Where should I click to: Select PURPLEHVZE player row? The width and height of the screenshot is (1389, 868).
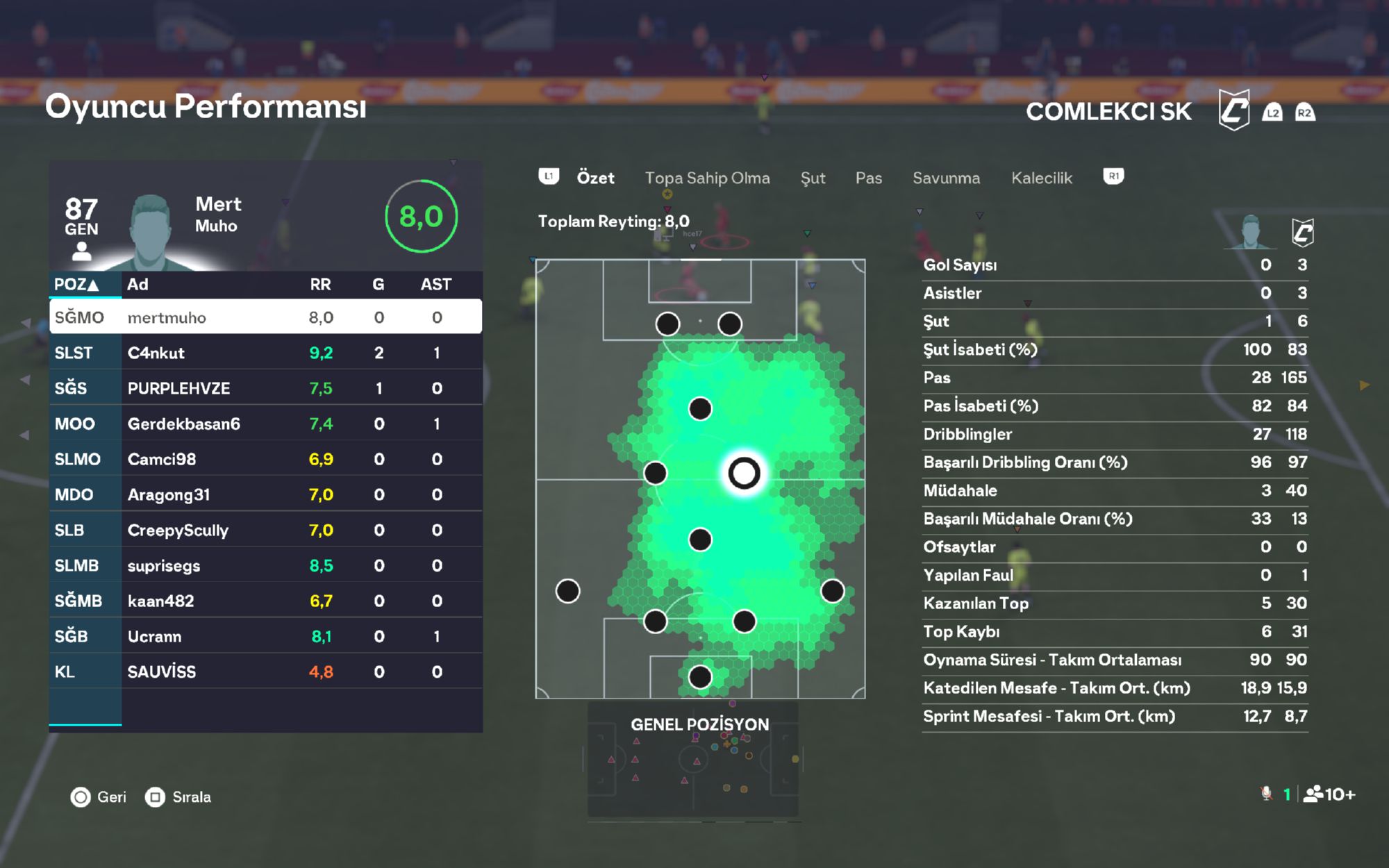pos(265,388)
